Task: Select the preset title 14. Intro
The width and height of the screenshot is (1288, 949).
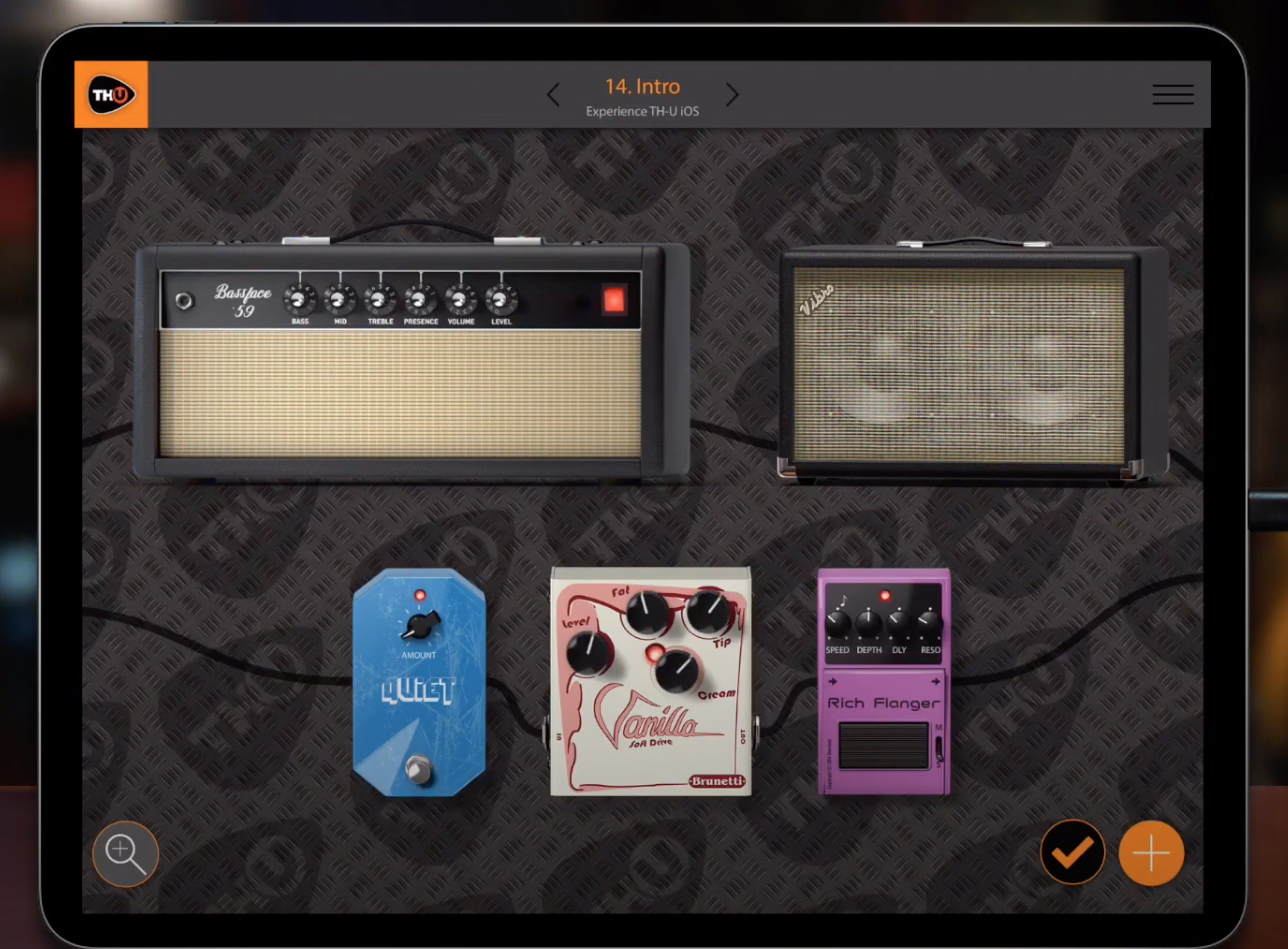Action: [x=642, y=87]
